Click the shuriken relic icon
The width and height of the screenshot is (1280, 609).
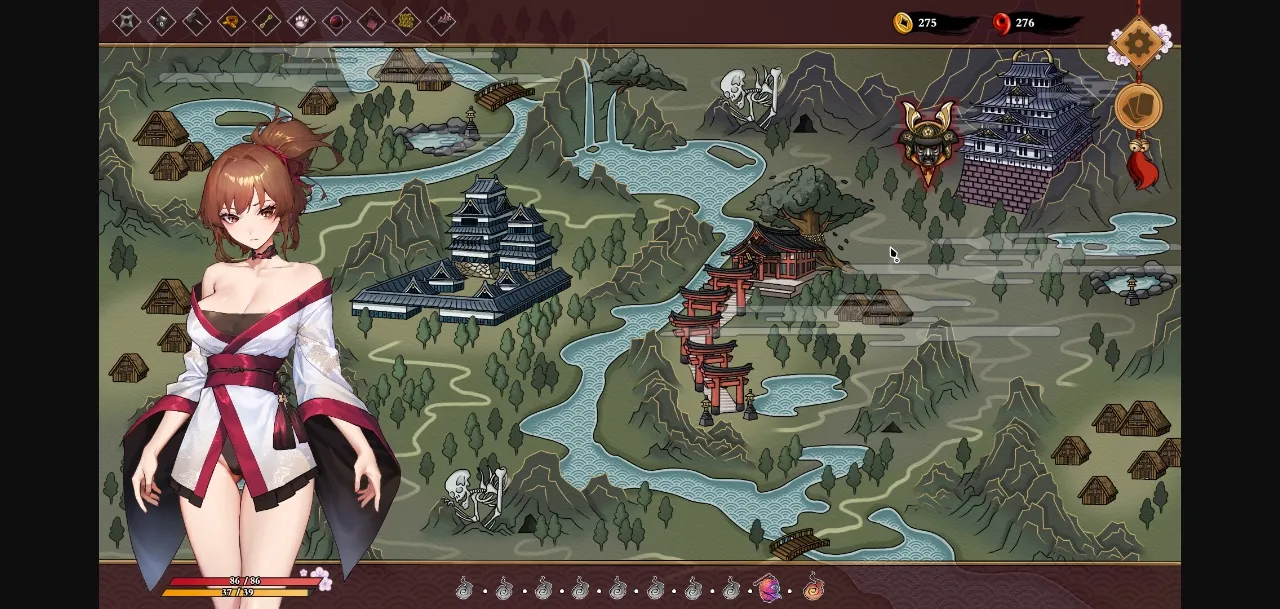click(127, 21)
